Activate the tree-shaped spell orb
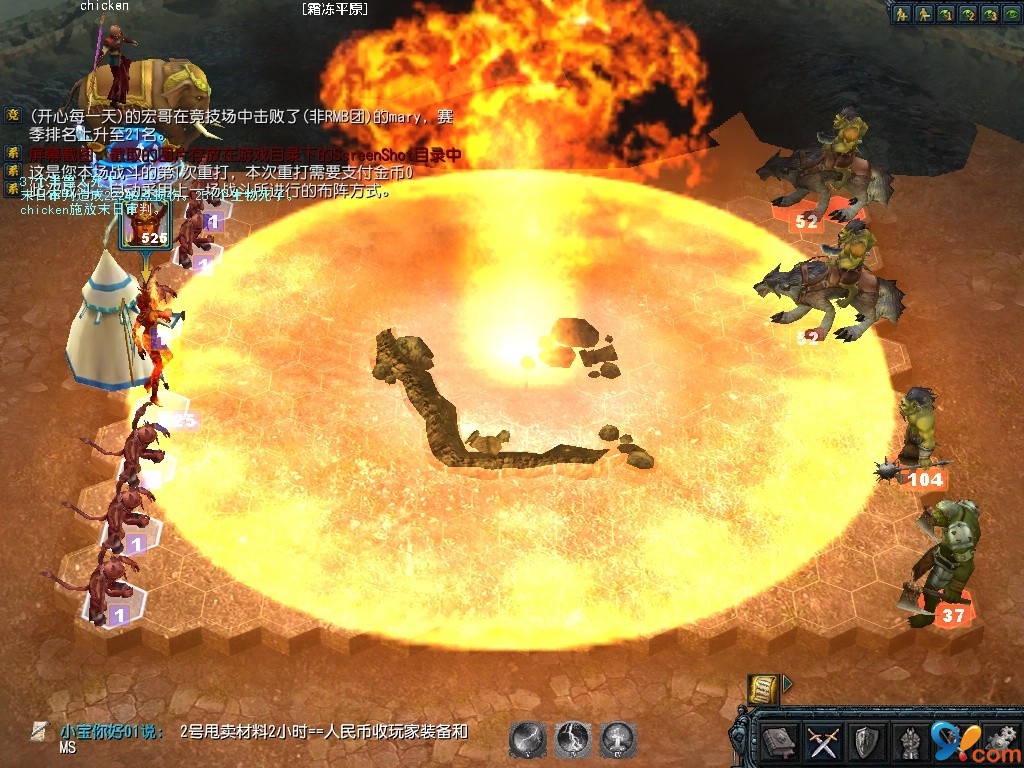The image size is (1024, 768). (619, 739)
